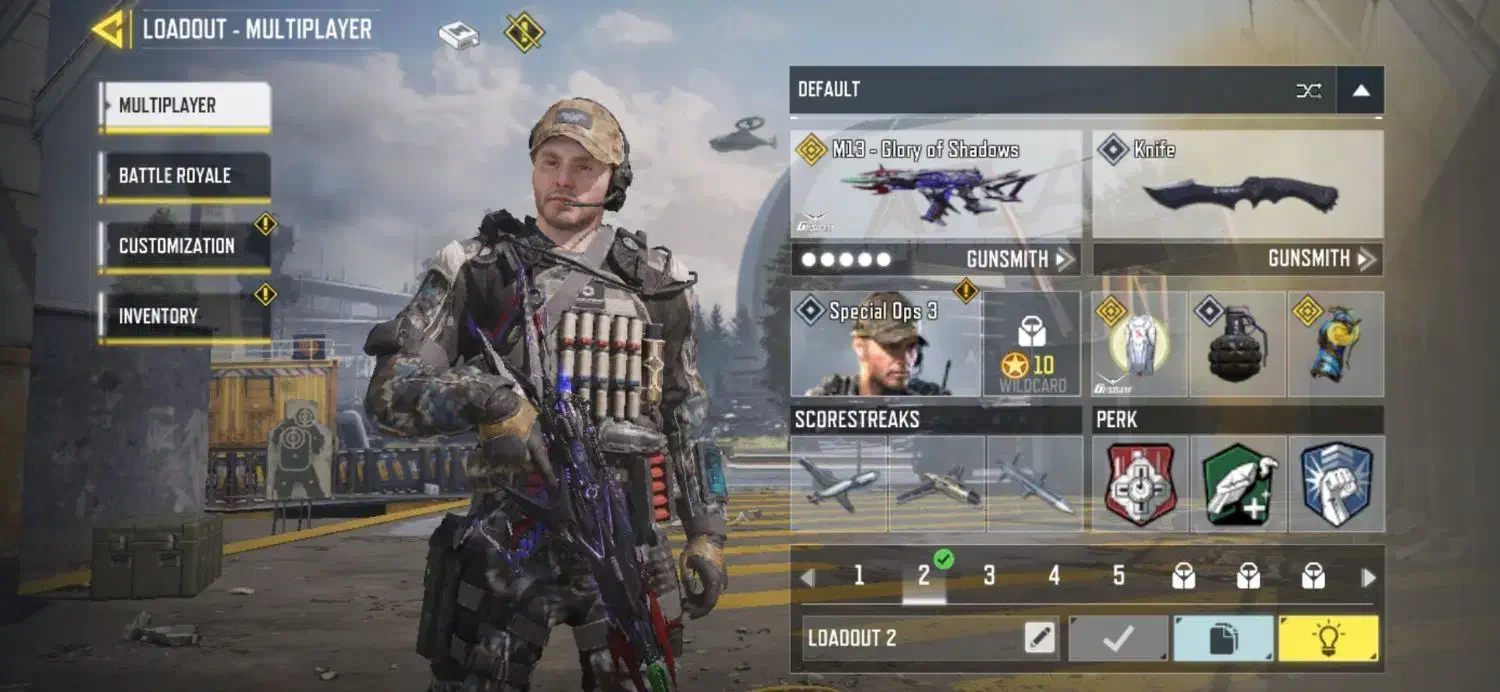The width and height of the screenshot is (1500, 692).
Task: Collapse the Default loadout panel arrow
Action: coord(1360,90)
